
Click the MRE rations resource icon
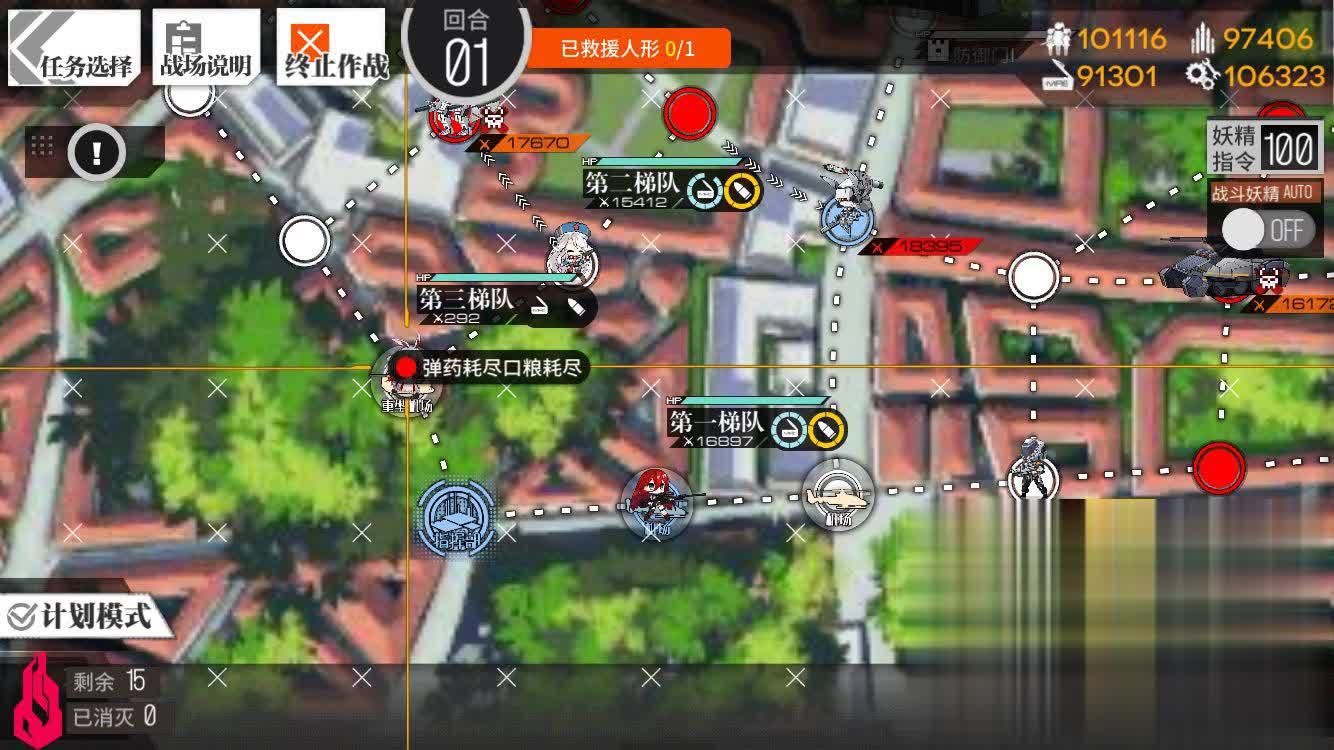[x=1056, y=77]
